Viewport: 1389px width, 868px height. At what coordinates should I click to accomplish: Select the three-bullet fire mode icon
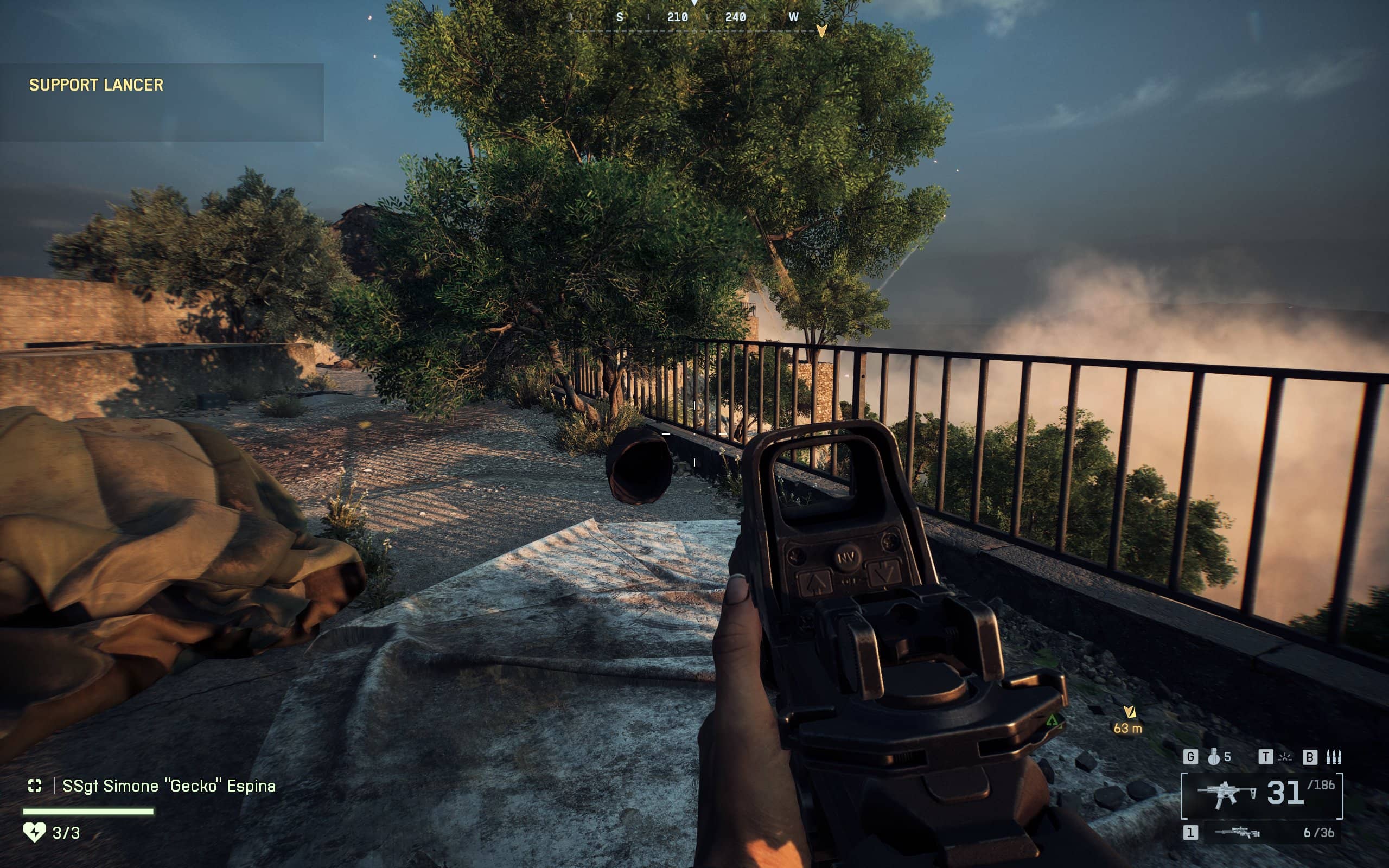[x=1333, y=757]
